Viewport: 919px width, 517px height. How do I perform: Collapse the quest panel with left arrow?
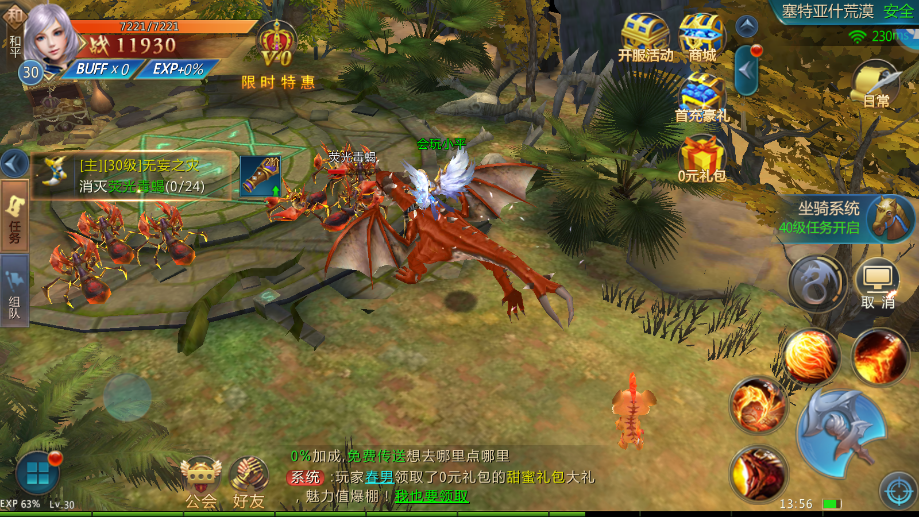[13, 162]
